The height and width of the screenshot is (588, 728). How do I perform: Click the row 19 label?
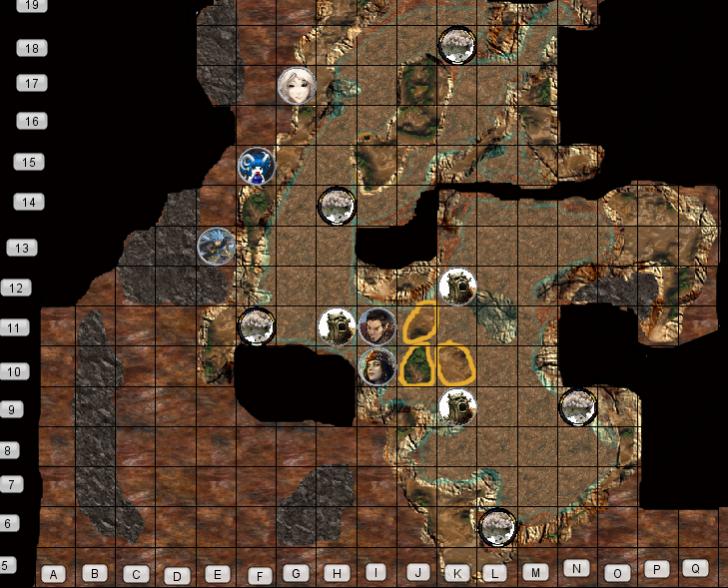click(34, 5)
